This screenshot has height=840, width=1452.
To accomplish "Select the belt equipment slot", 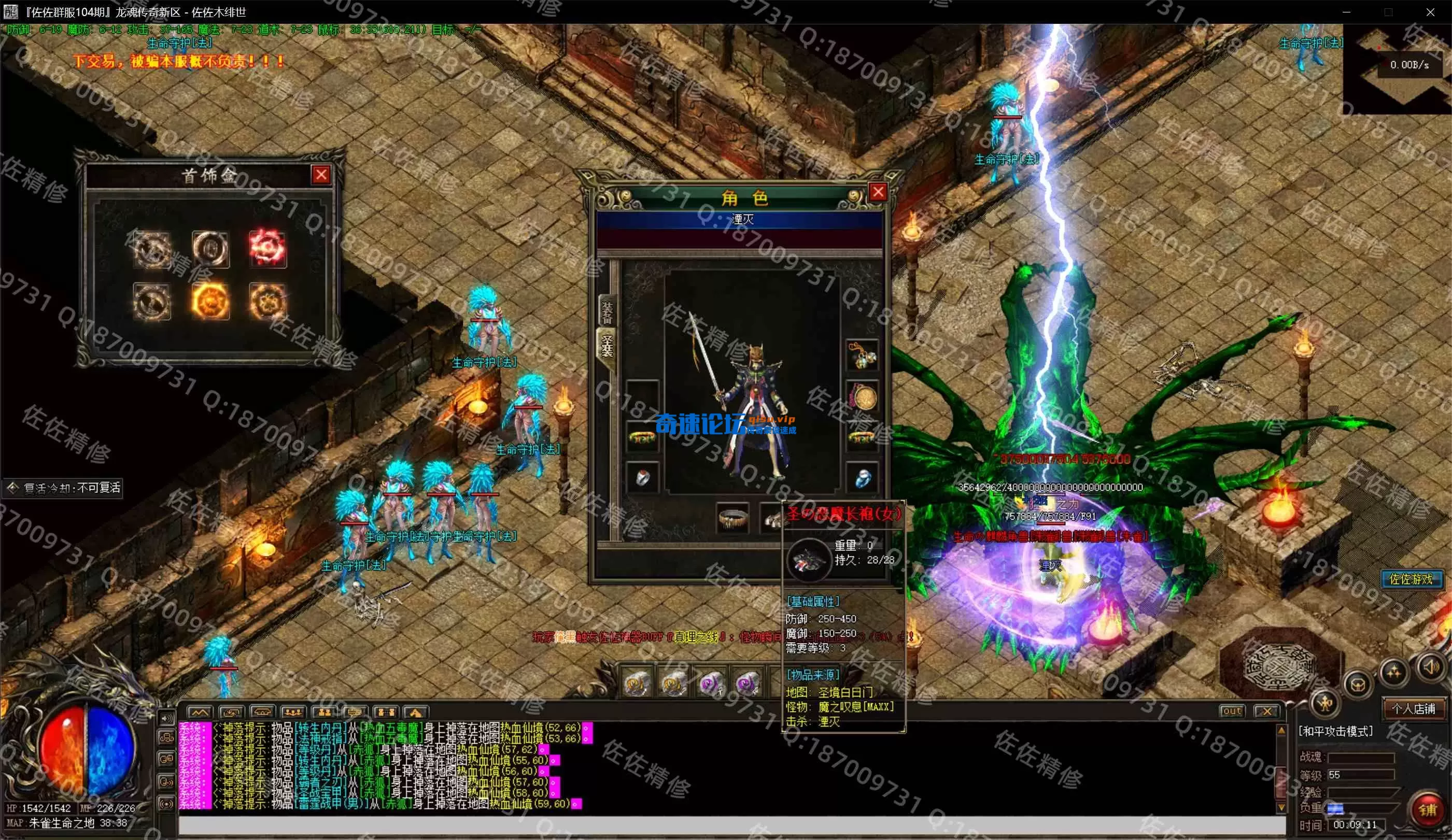I will [732, 518].
